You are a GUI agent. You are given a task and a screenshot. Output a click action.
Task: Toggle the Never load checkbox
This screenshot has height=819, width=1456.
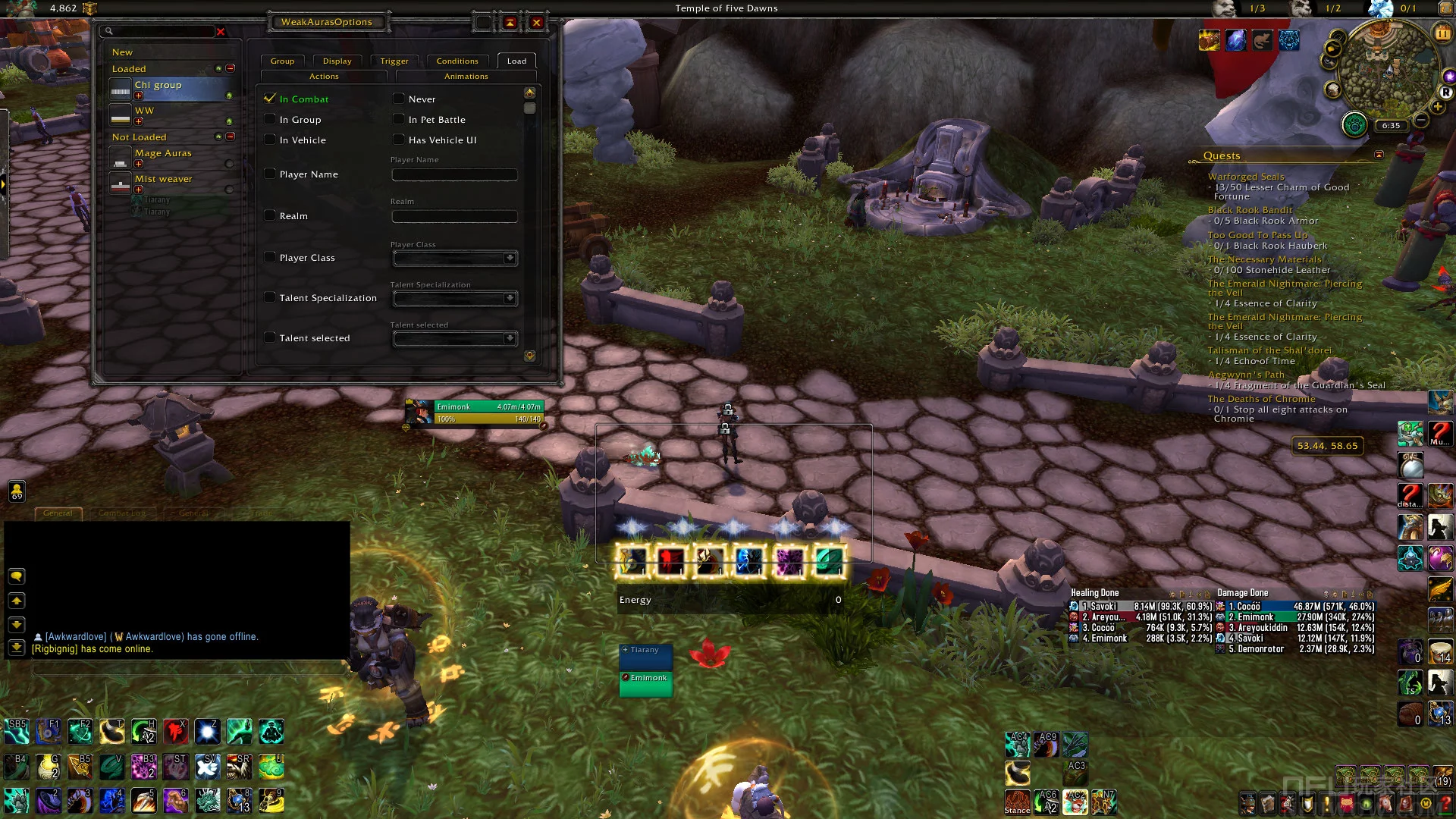click(399, 99)
